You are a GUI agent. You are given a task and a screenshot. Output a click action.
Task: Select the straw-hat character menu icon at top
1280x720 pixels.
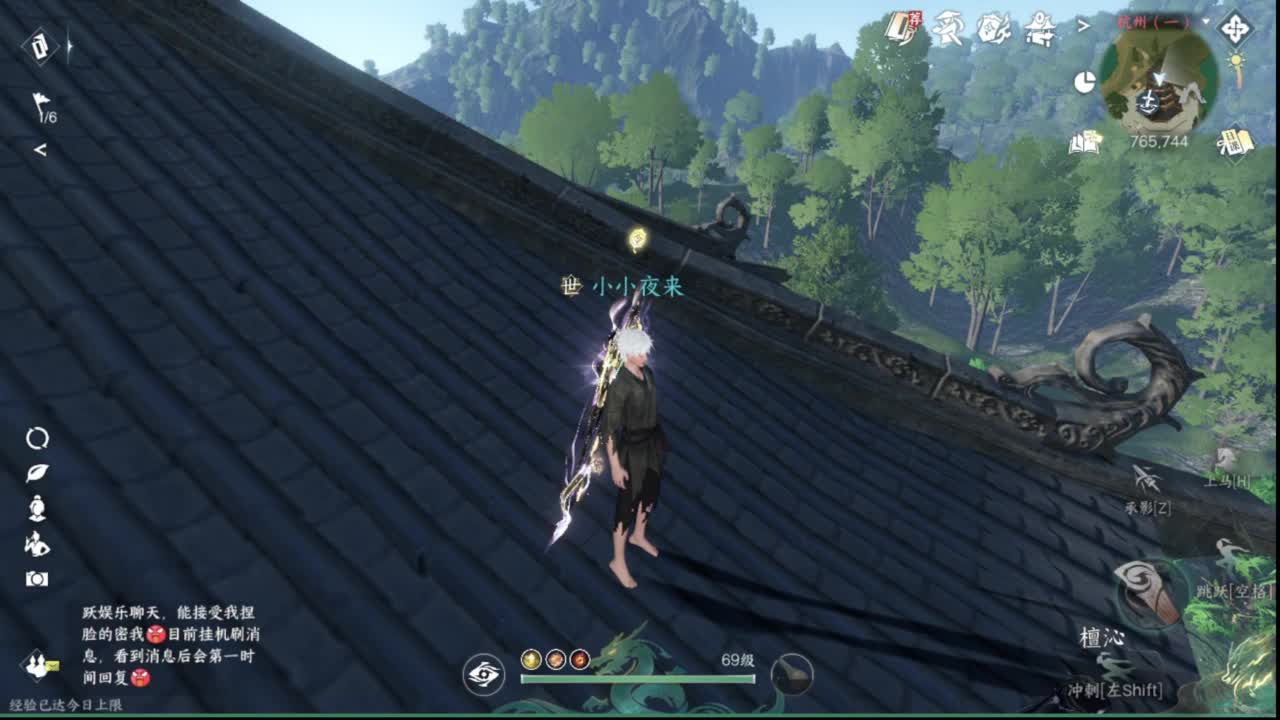tap(950, 25)
